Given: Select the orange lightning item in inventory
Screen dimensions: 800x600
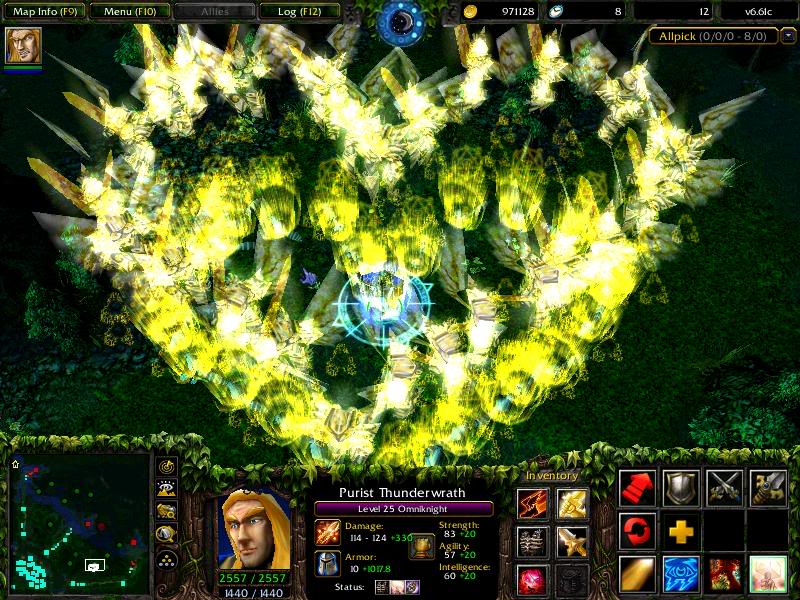Looking at the screenshot, I should coord(532,503).
